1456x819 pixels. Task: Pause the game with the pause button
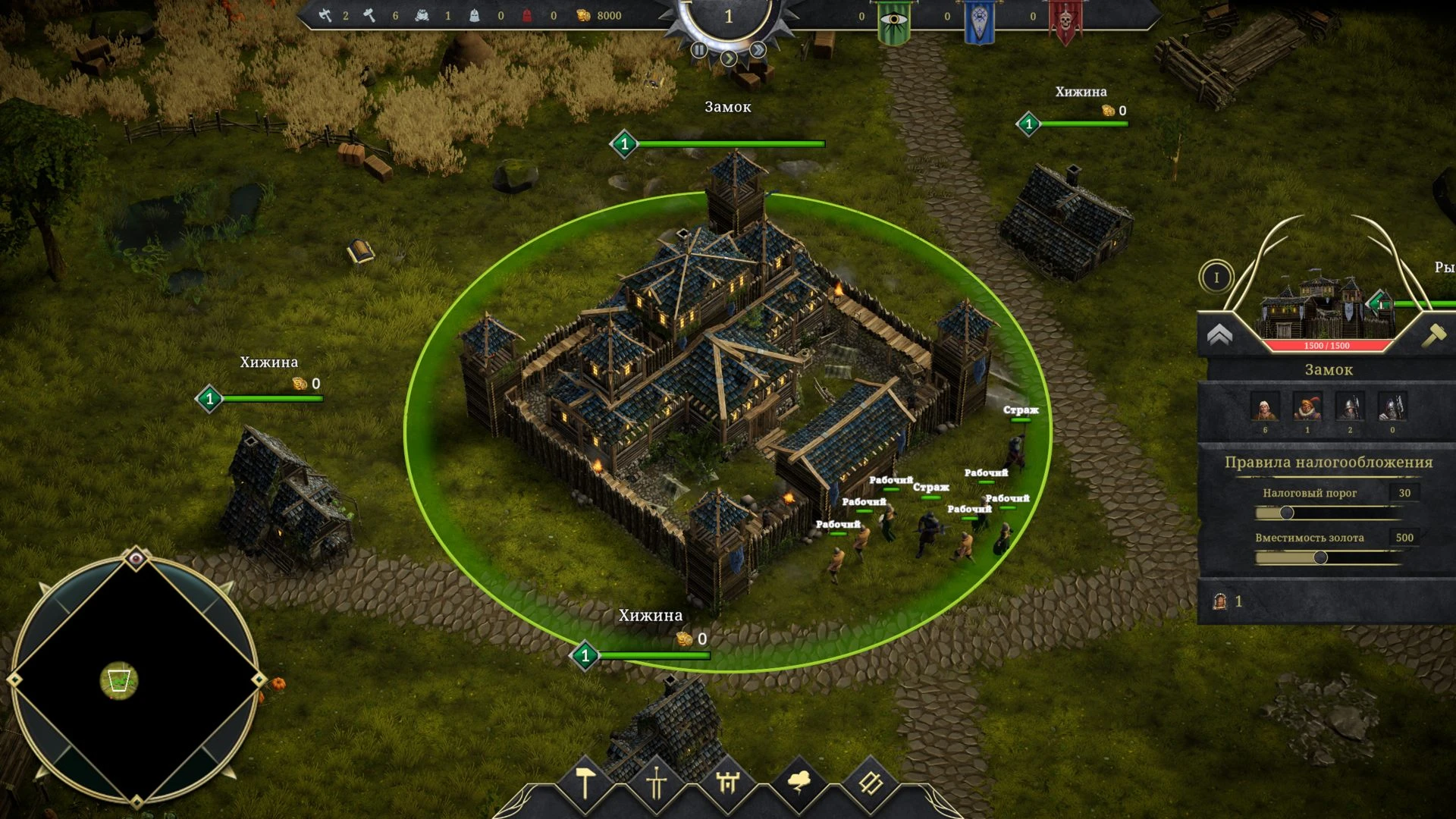point(699,50)
